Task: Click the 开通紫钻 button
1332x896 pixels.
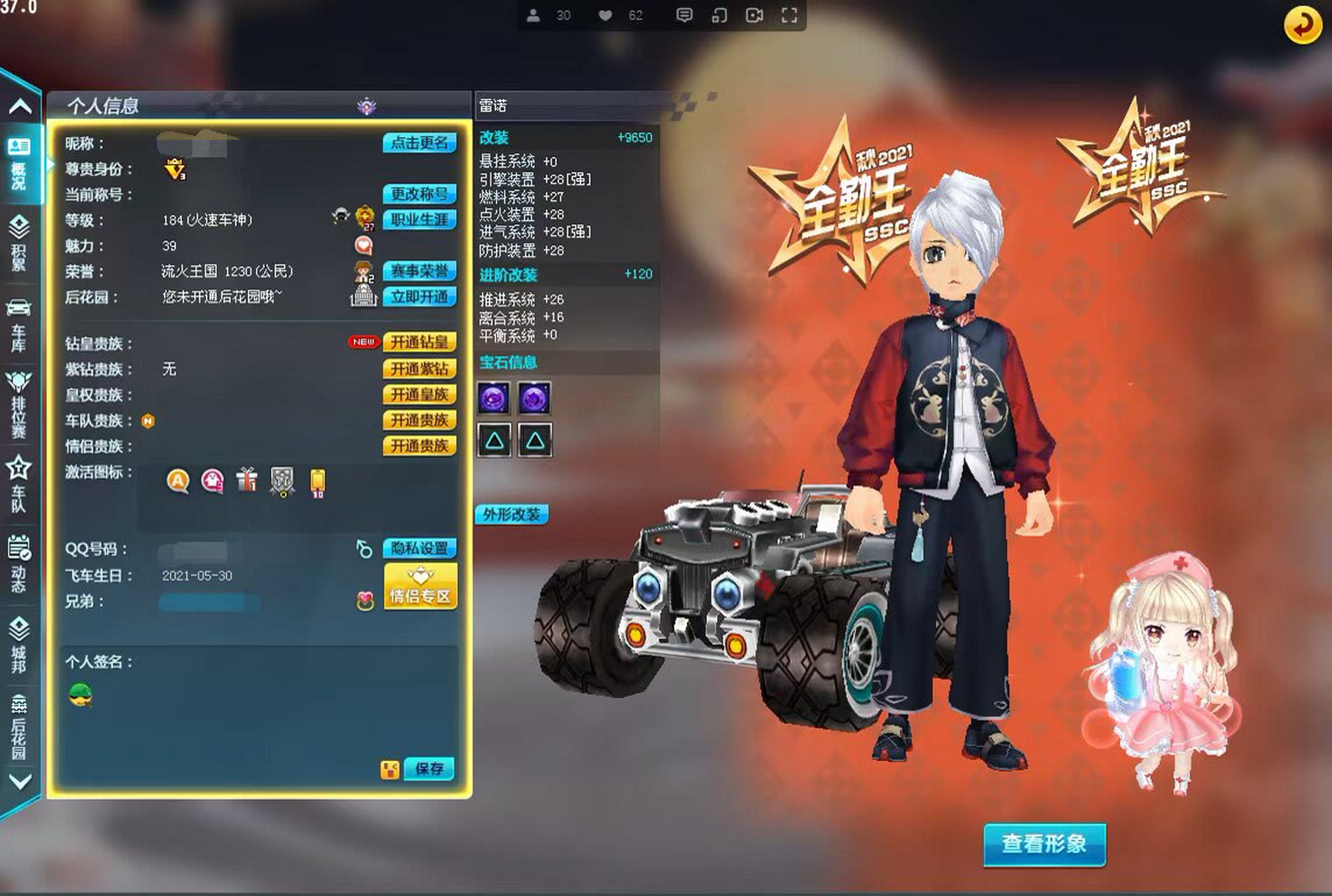Action: pos(419,369)
